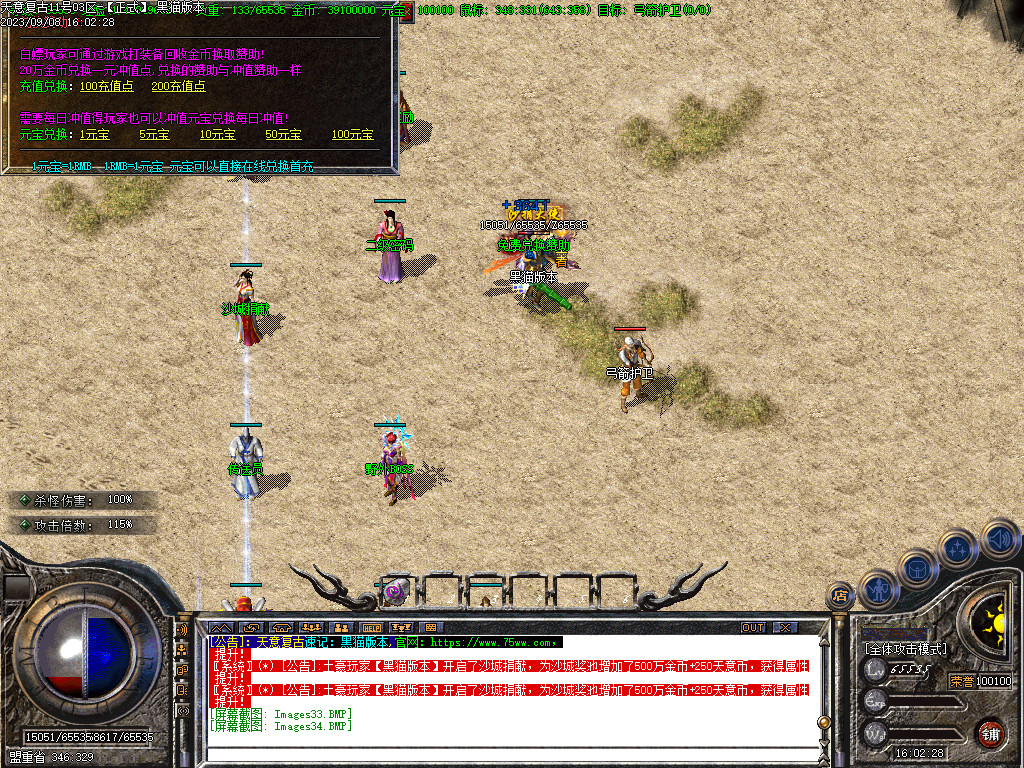1024x768 pixels.
Task: Use the purple item in belt slot
Action: coord(395,591)
